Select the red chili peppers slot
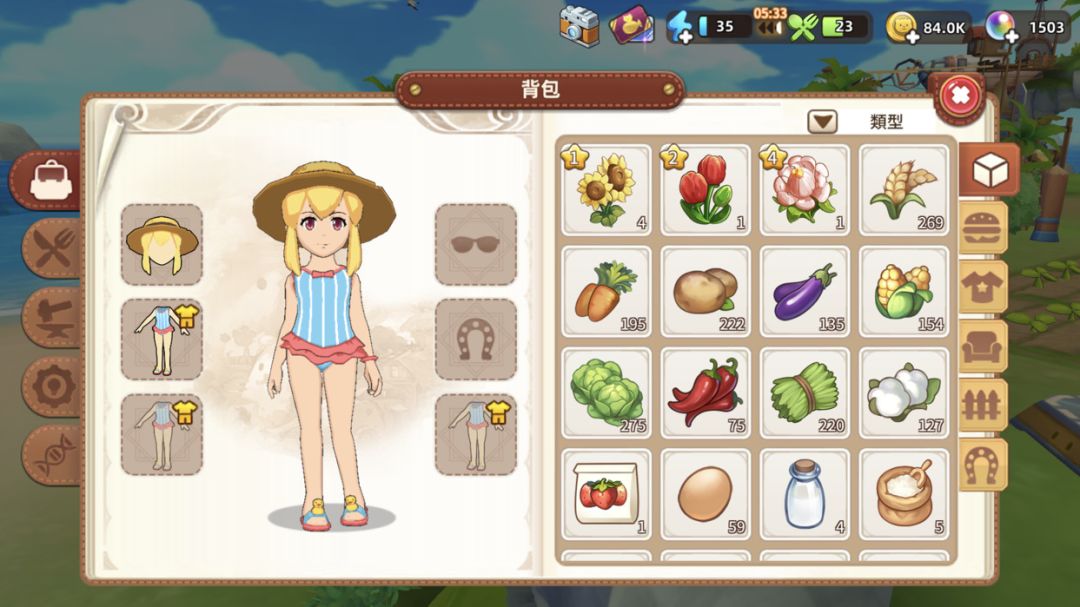1080x607 pixels. [x=705, y=391]
